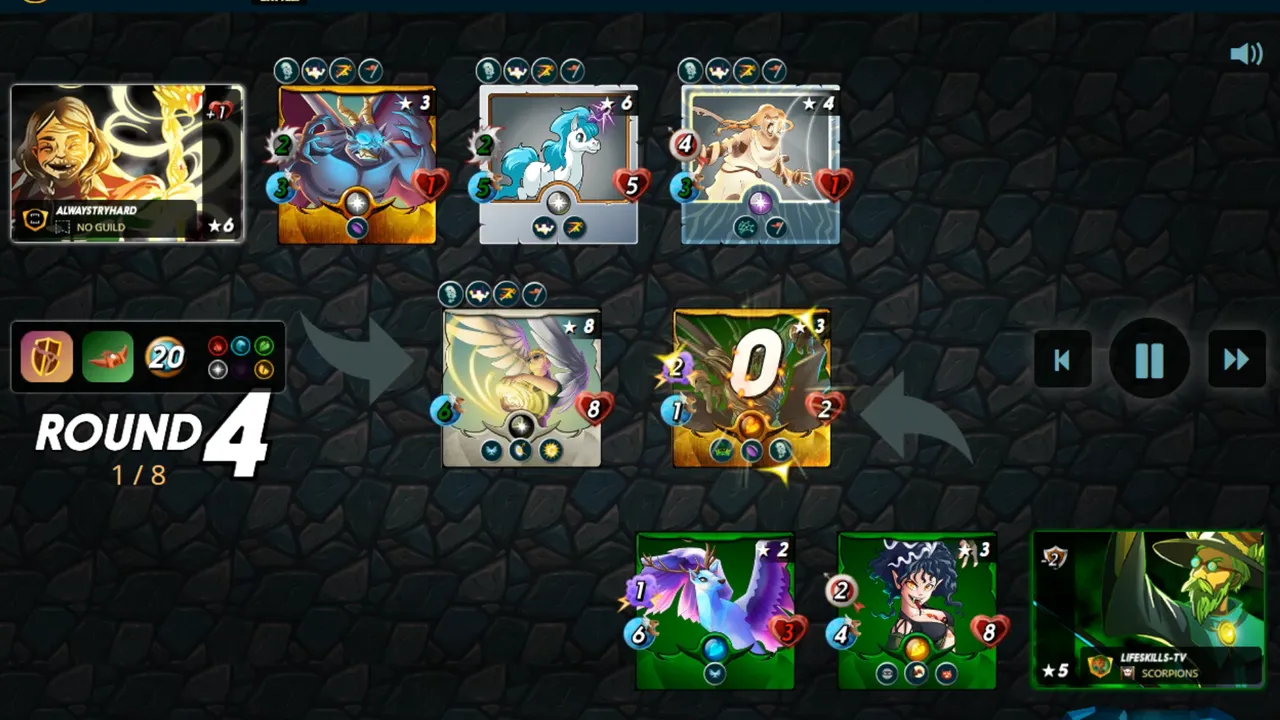Click the 20 mana cap badge
Screen dimensions: 1280x720
pos(165,357)
